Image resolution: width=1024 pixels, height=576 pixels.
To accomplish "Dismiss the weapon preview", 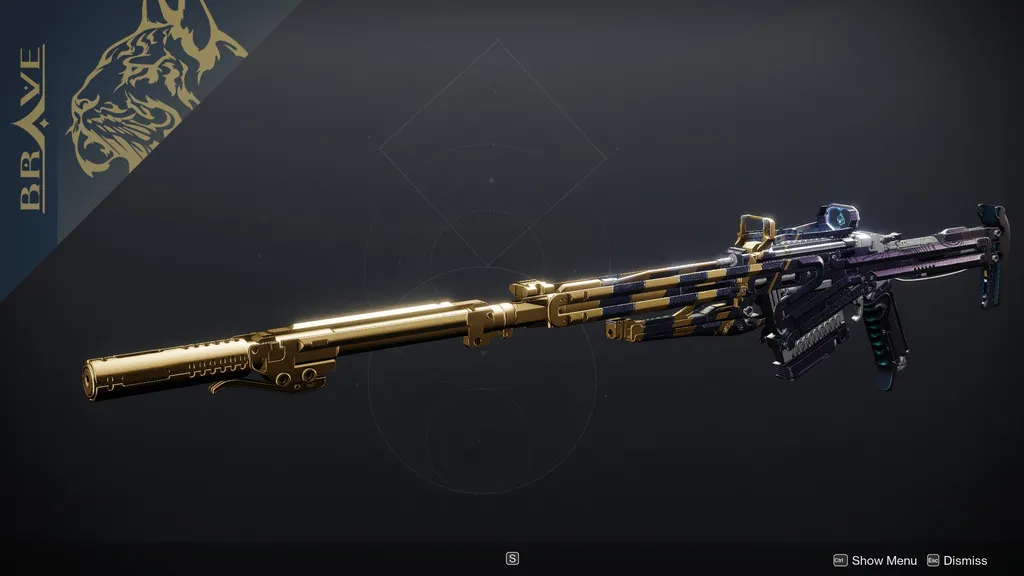I will [x=957, y=561].
